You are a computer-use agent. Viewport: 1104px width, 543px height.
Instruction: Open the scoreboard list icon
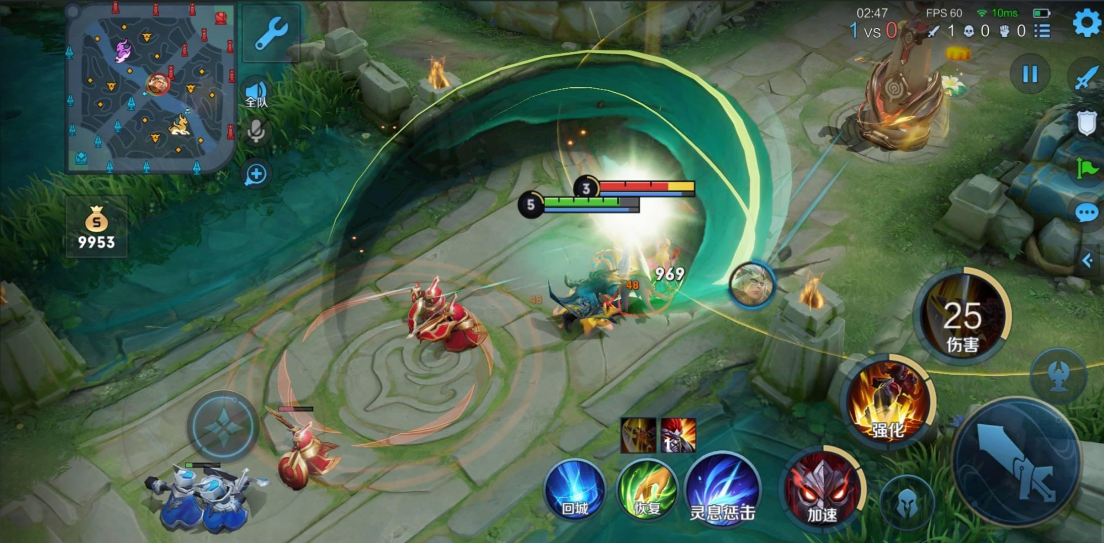1043,31
